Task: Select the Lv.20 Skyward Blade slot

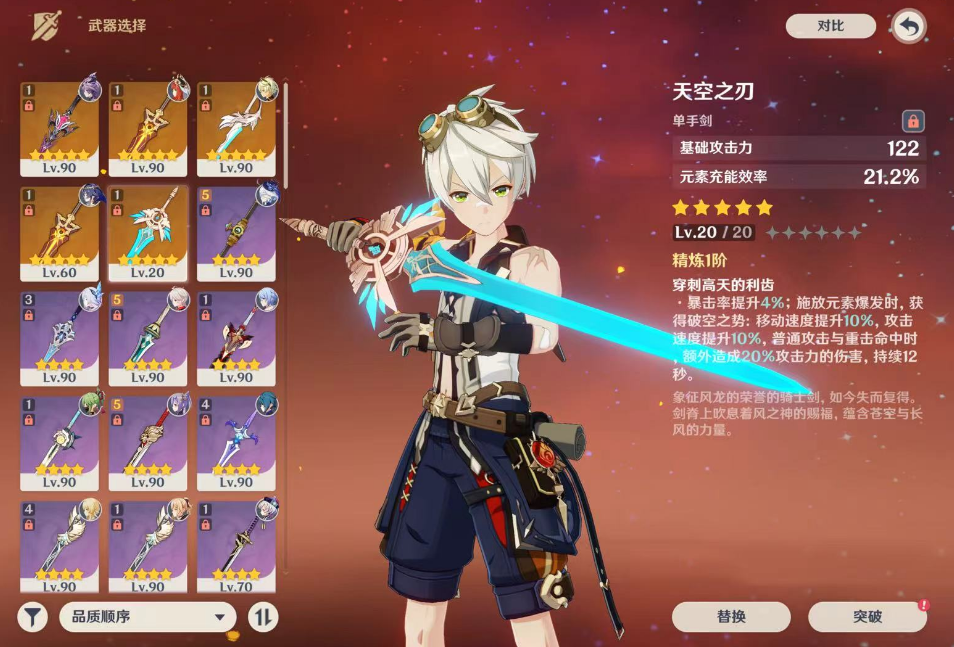Action: 148,232
